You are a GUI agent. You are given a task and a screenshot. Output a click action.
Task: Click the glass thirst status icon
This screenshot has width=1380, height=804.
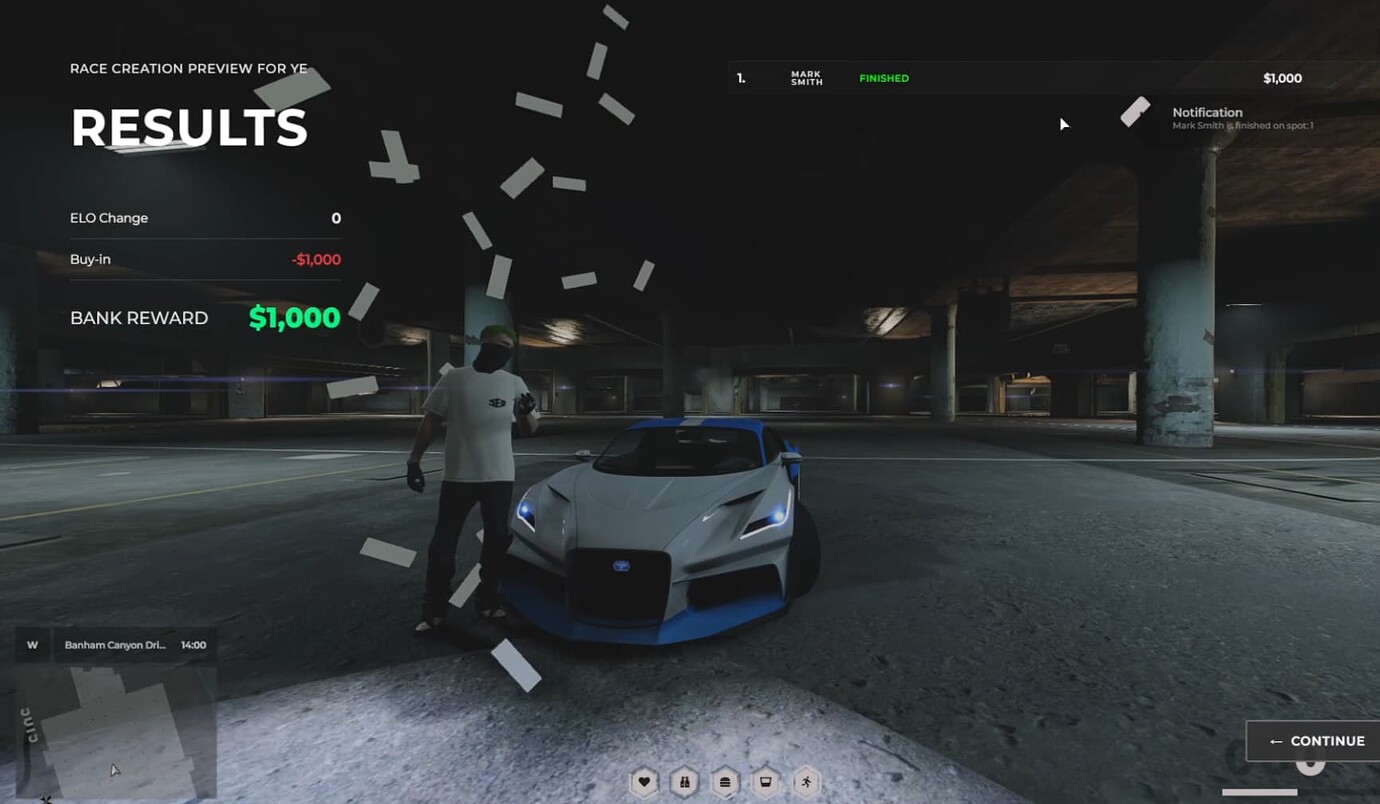[764, 782]
